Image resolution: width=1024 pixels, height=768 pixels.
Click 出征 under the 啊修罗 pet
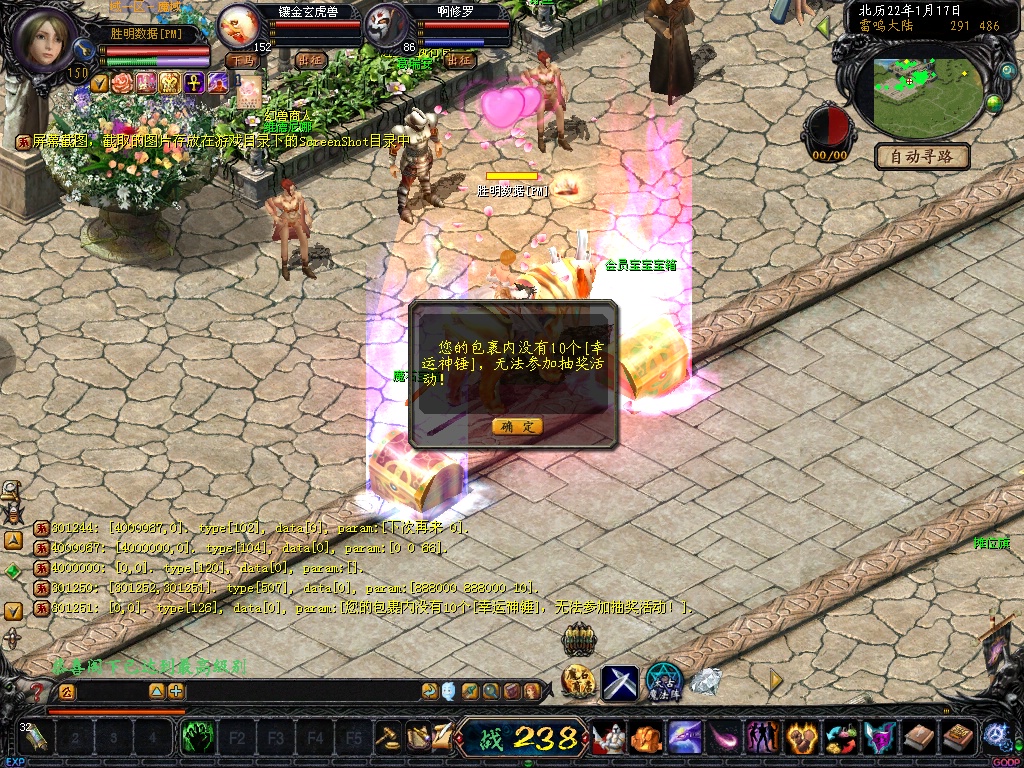(459, 60)
